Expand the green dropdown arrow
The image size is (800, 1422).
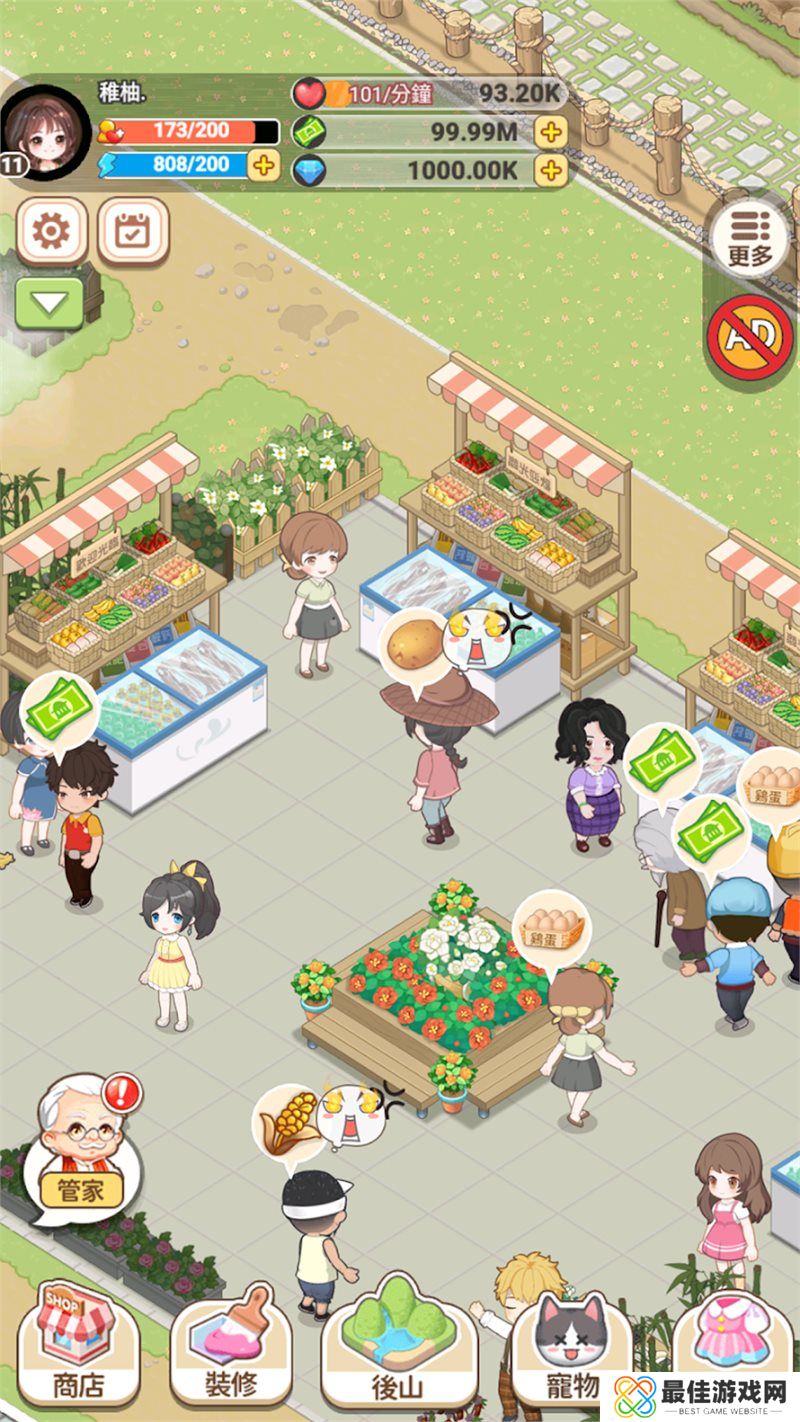pos(50,303)
